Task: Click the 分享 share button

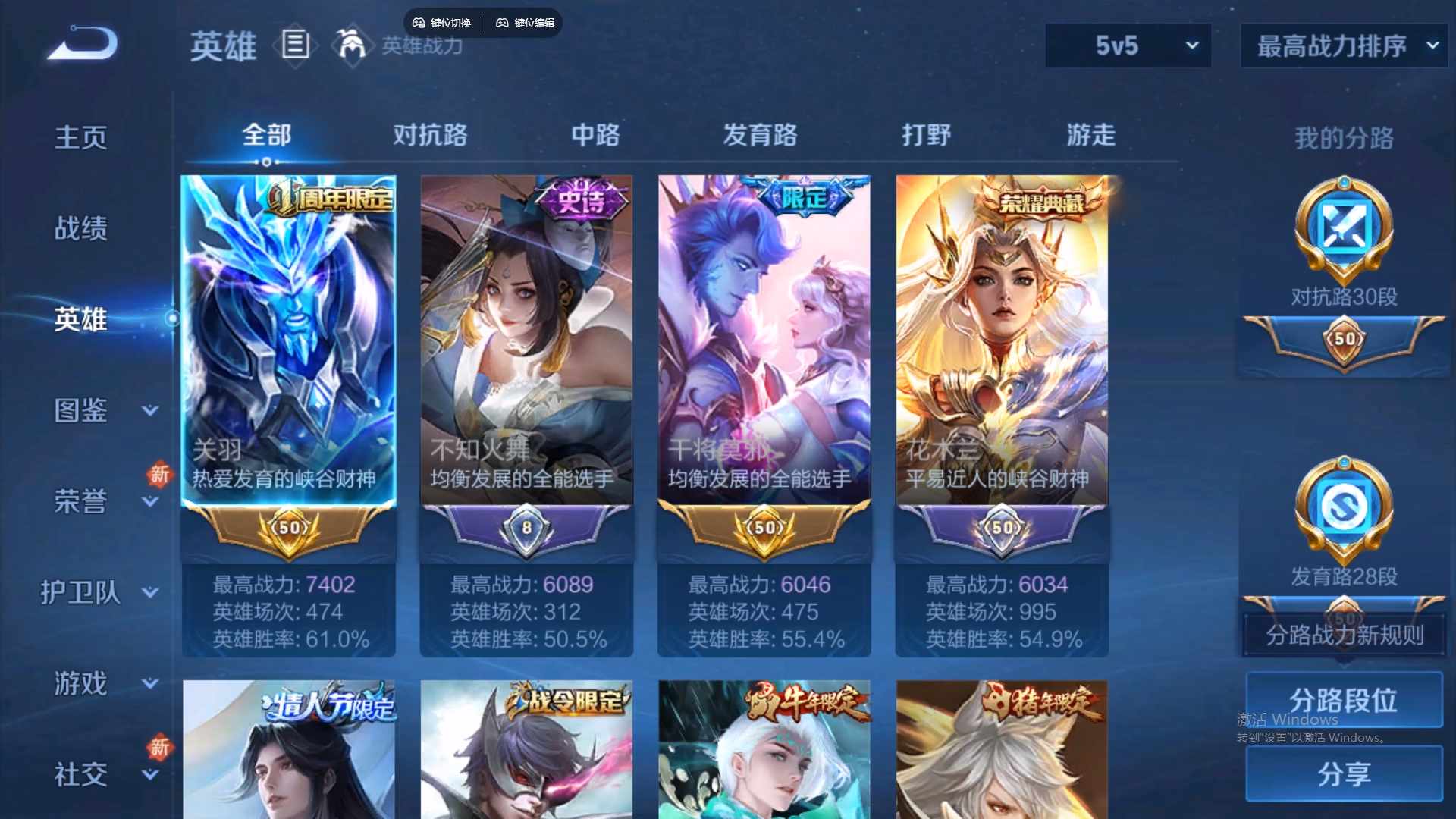Action: pyautogui.click(x=1344, y=773)
